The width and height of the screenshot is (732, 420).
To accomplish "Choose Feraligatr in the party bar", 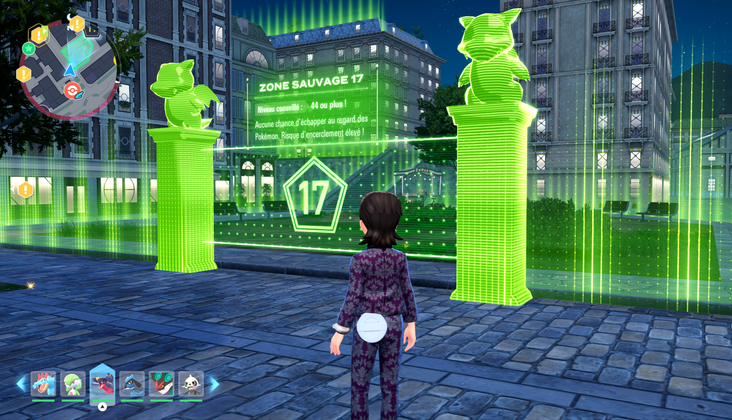I will [x=45, y=383].
